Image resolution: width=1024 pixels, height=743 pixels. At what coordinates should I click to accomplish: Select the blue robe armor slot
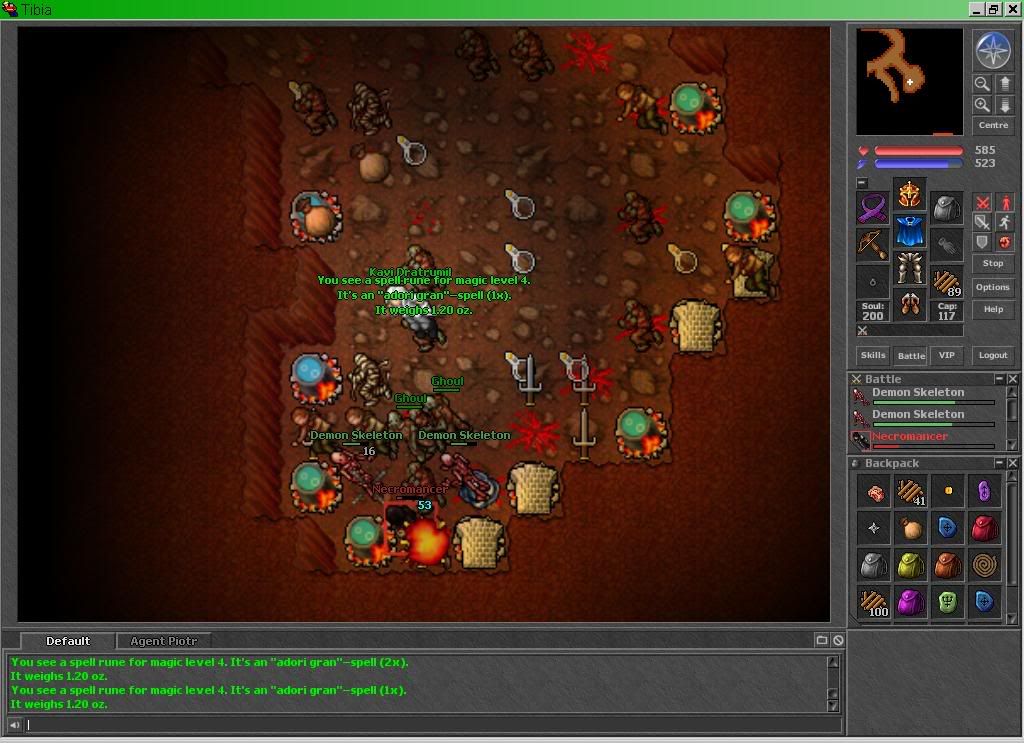click(909, 232)
